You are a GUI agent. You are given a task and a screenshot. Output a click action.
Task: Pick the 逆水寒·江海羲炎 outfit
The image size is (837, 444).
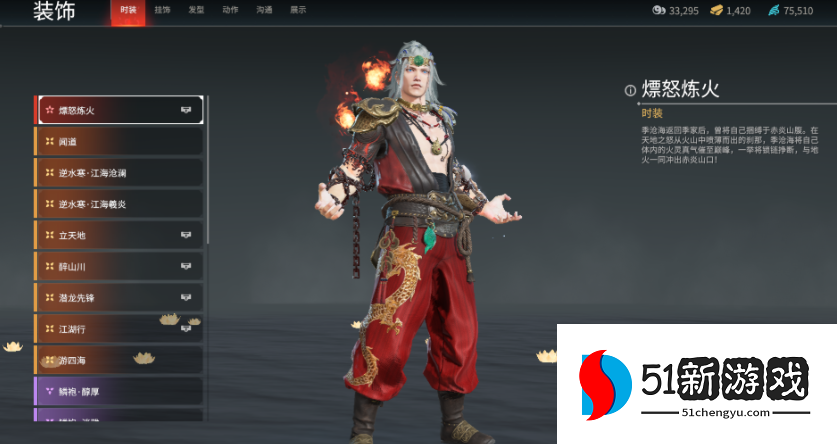pos(119,204)
